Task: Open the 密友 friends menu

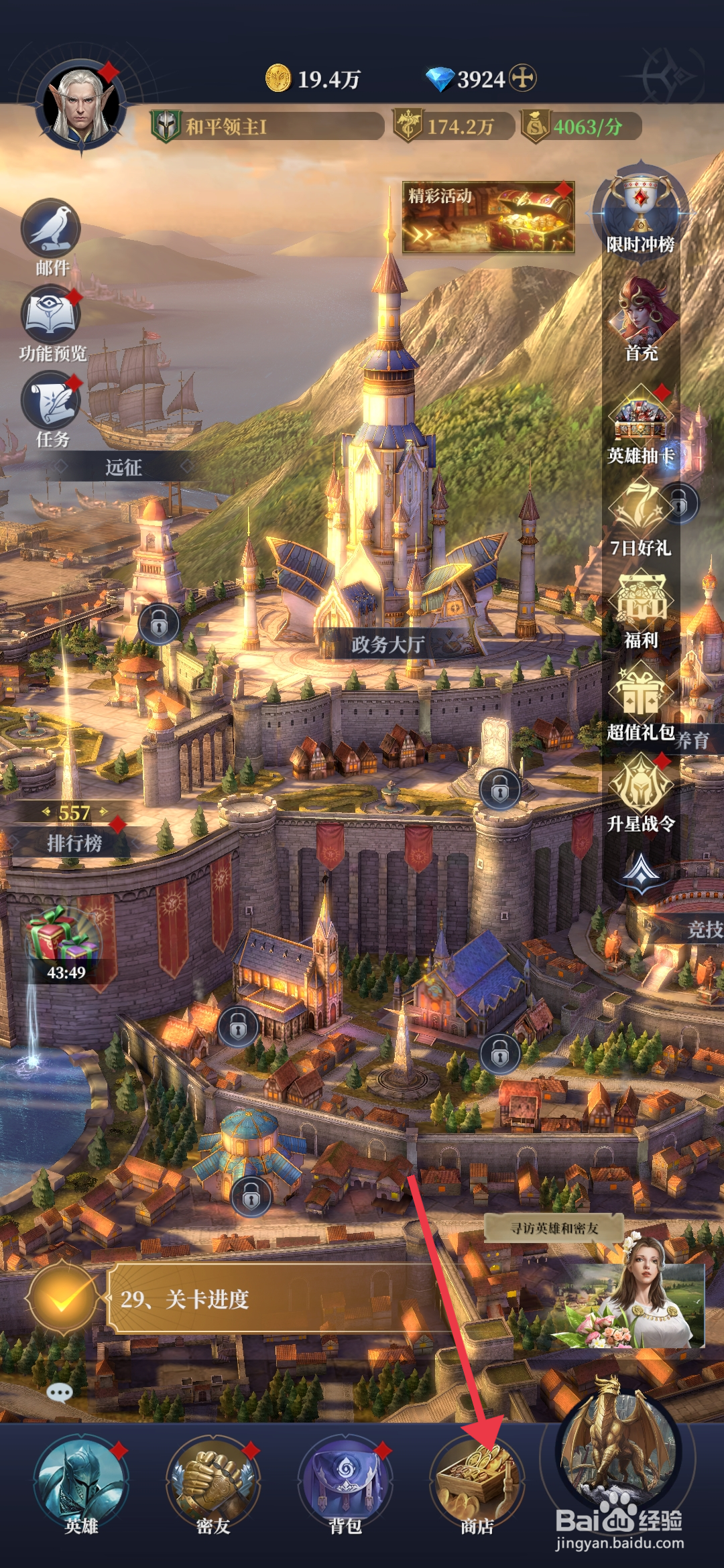Action: click(x=213, y=1482)
